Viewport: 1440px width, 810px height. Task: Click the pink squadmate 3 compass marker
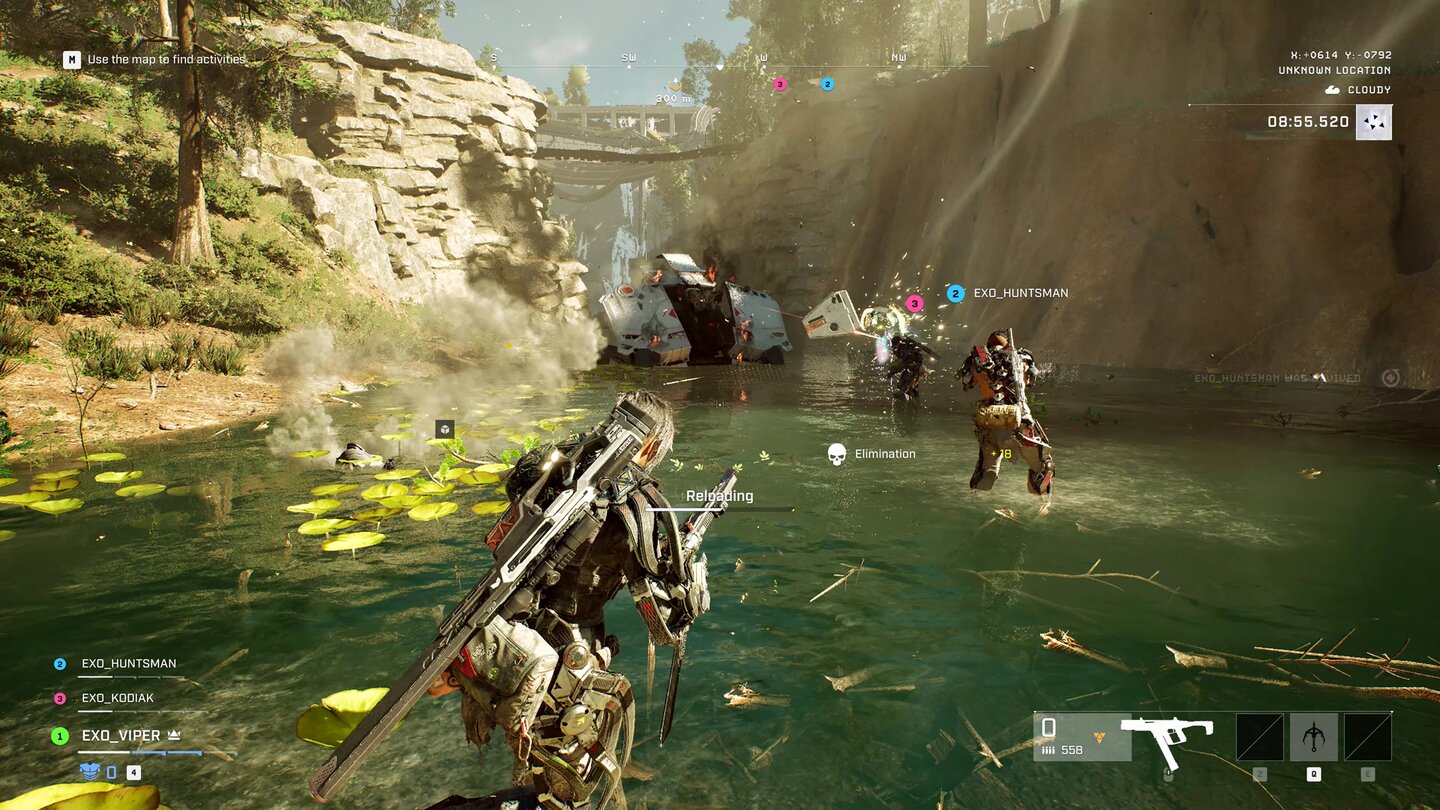780,85
